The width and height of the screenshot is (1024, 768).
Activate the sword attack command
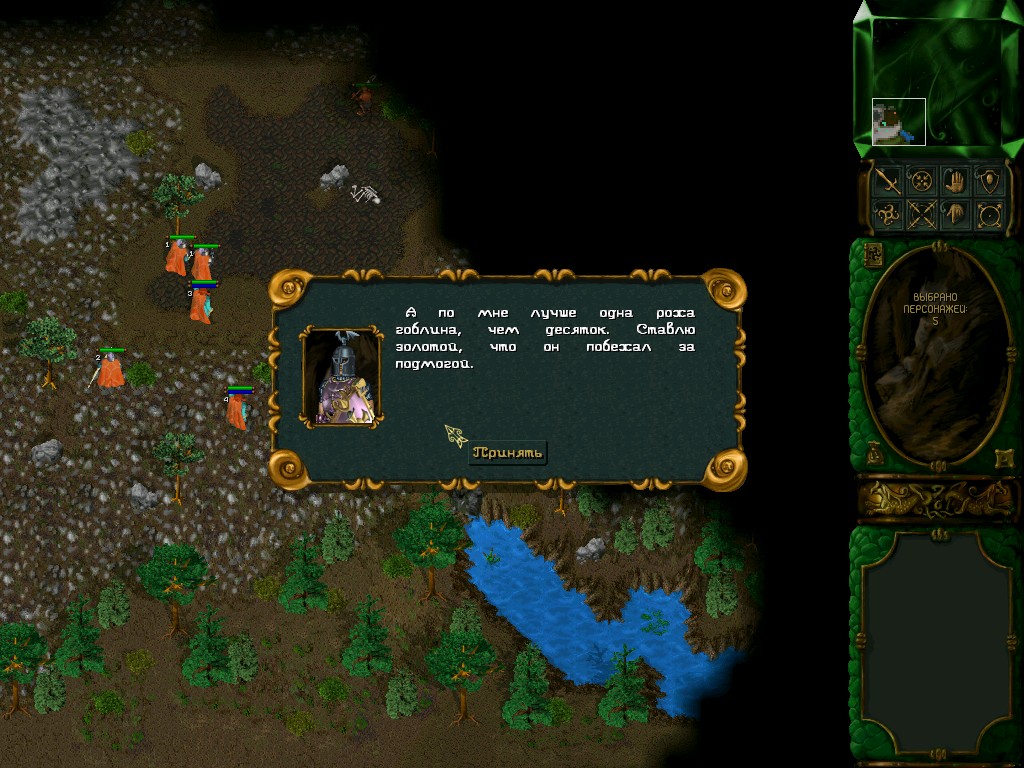(x=888, y=181)
